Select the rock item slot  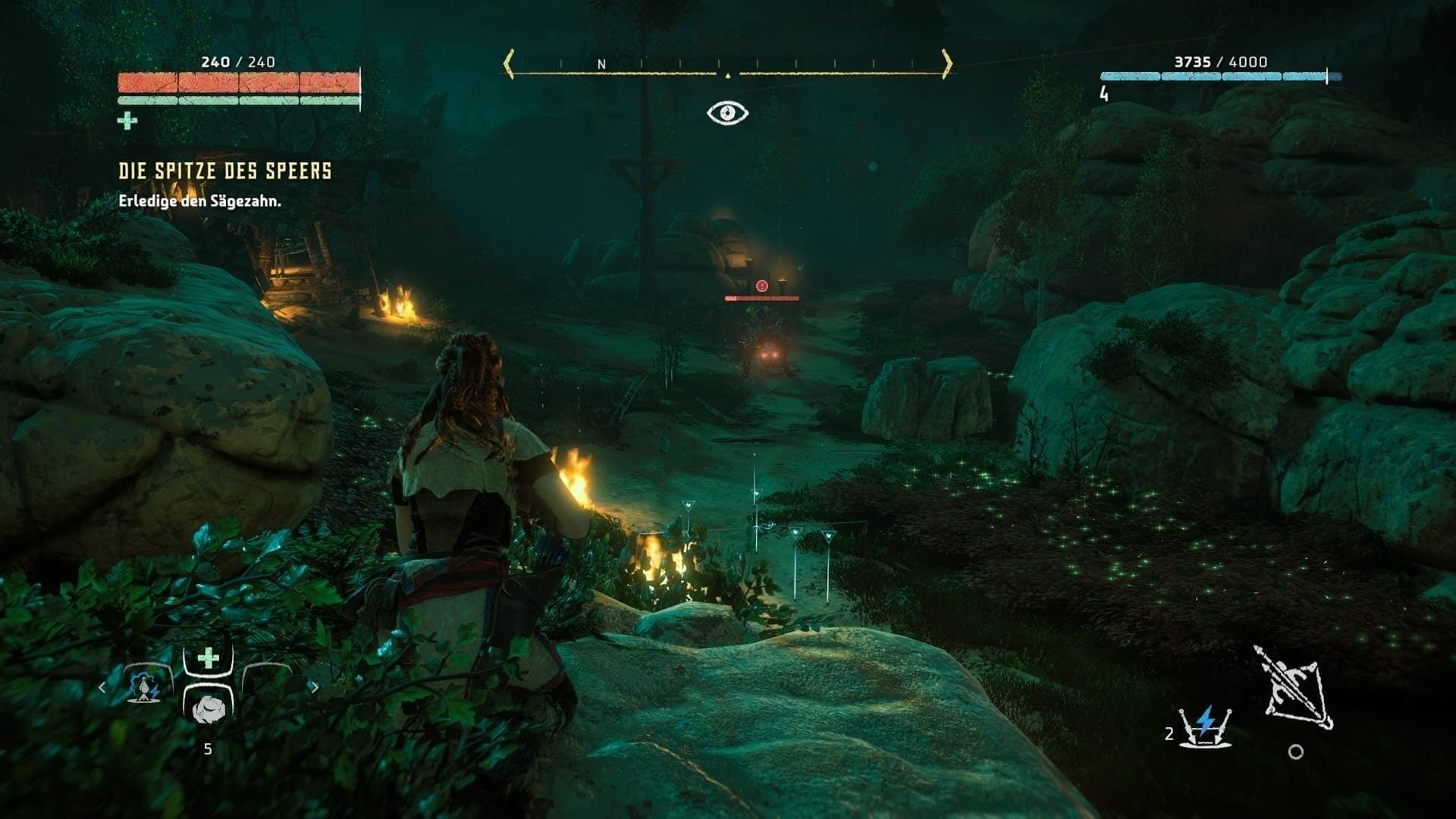[x=208, y=710]
